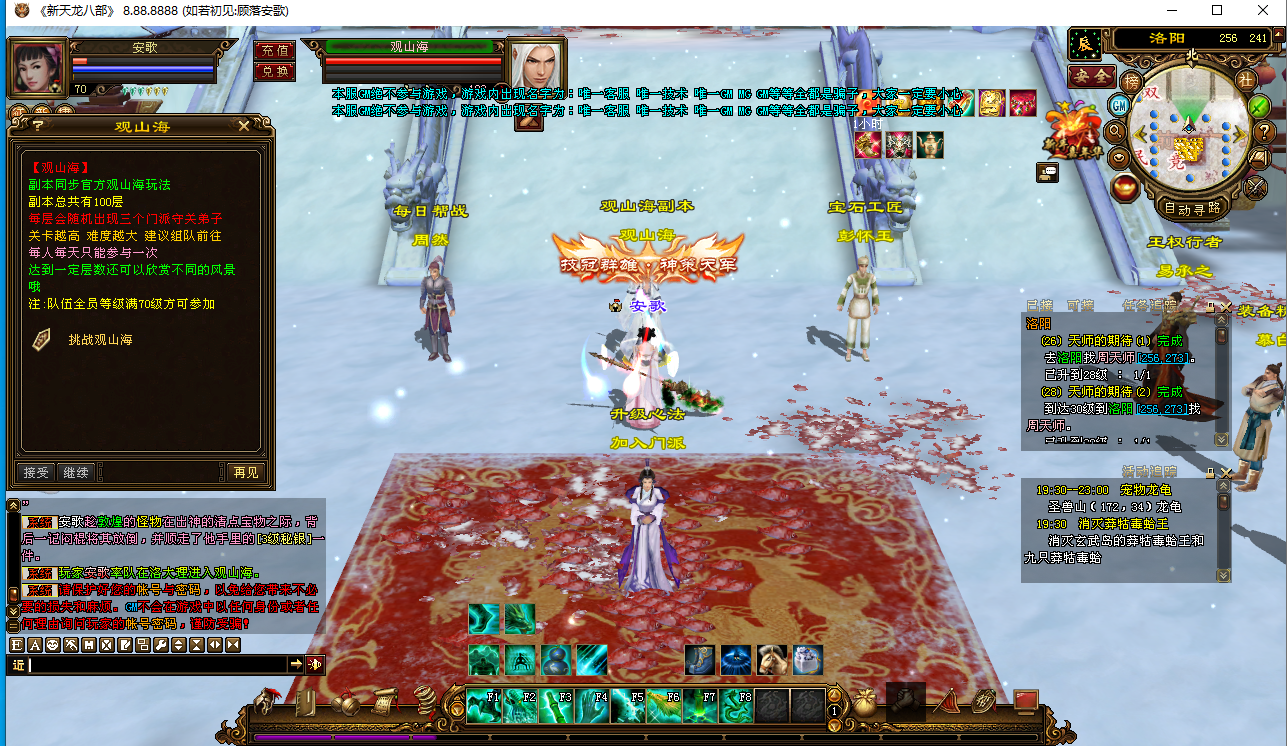Toggle the 安全 safe mode button
1287x746 pixels.
(x=1092, y=76)
